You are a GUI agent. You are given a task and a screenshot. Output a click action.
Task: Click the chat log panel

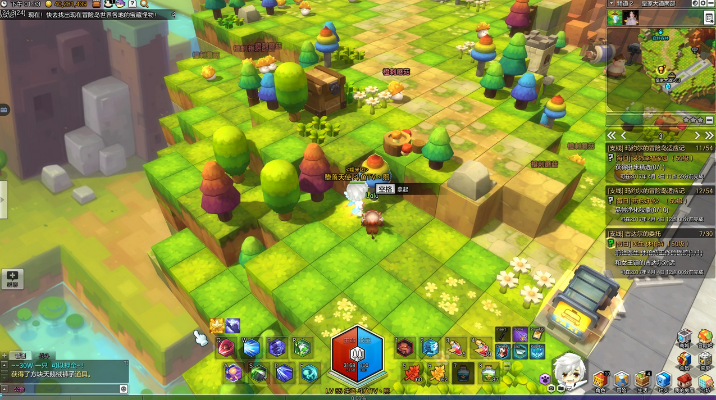[x=60, y=370]
